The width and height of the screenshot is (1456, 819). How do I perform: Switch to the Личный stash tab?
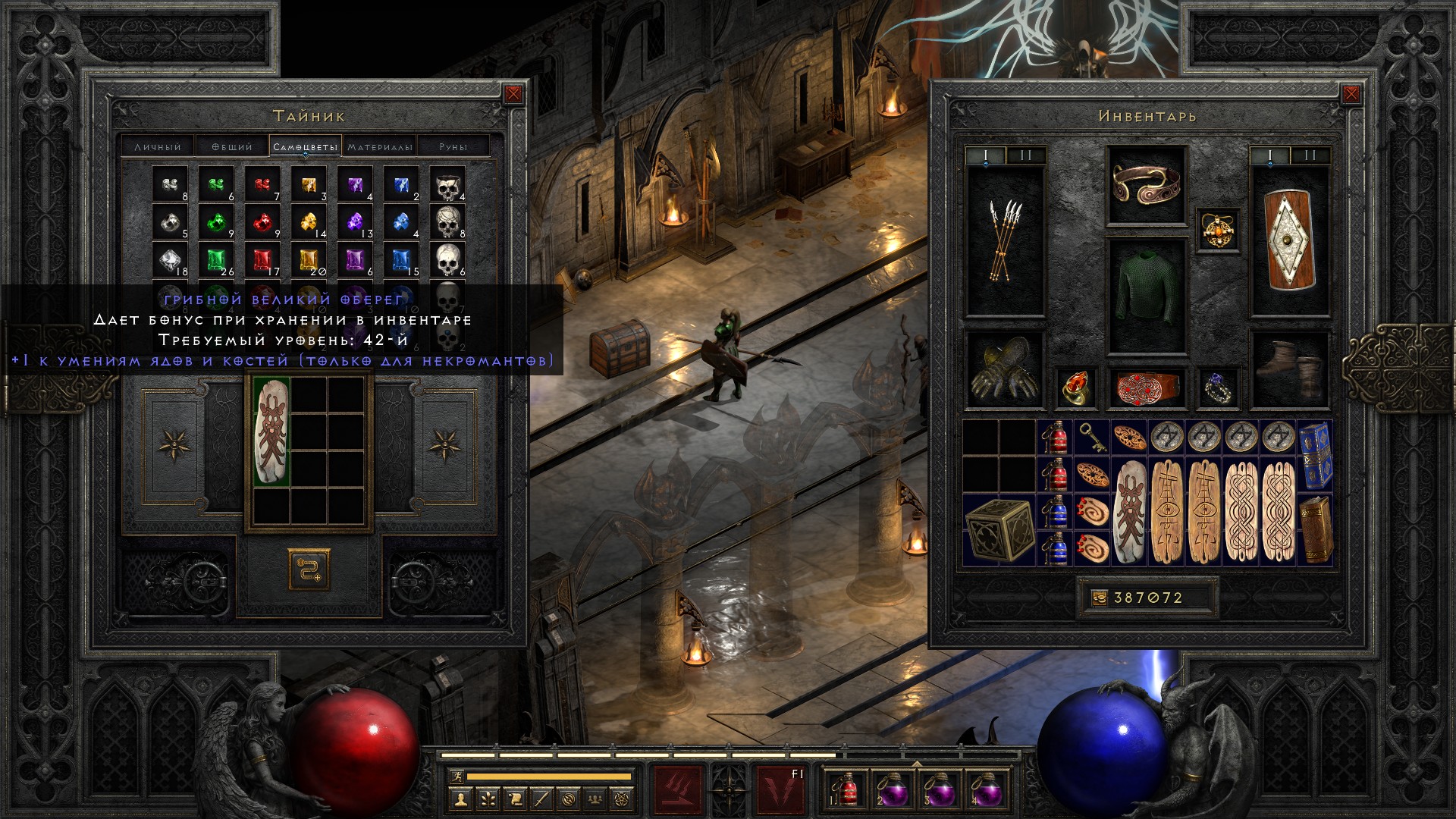(158, 146)
